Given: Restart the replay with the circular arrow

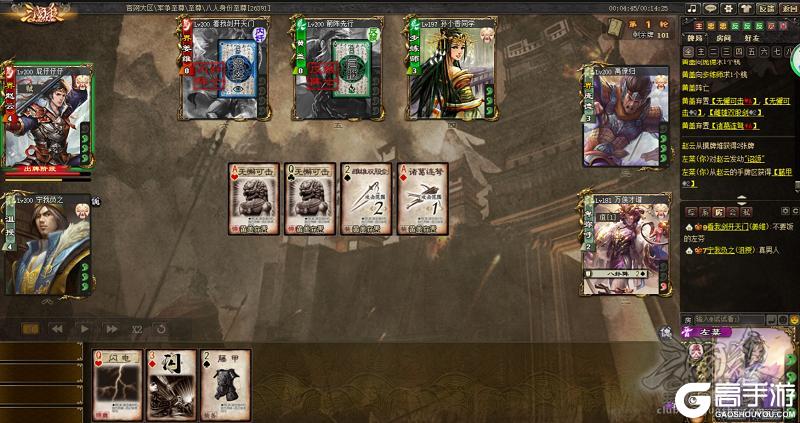Looking at the screenshot, I should 161,328.
